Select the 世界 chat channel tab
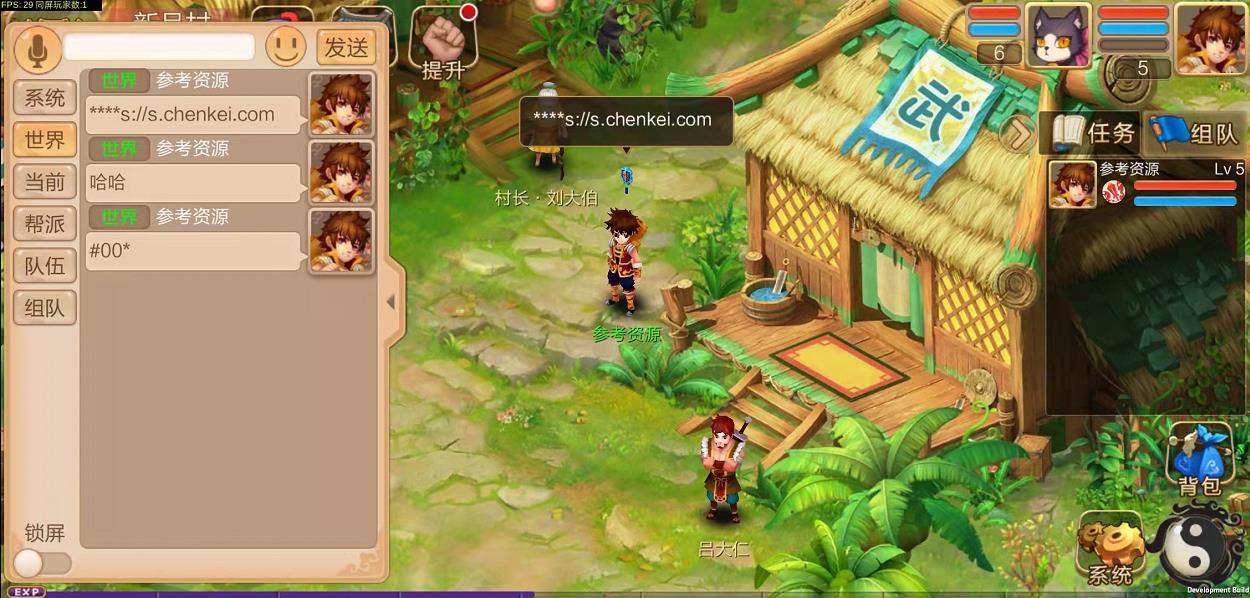Screen dimensions: 1250x598 pos(45,140)
